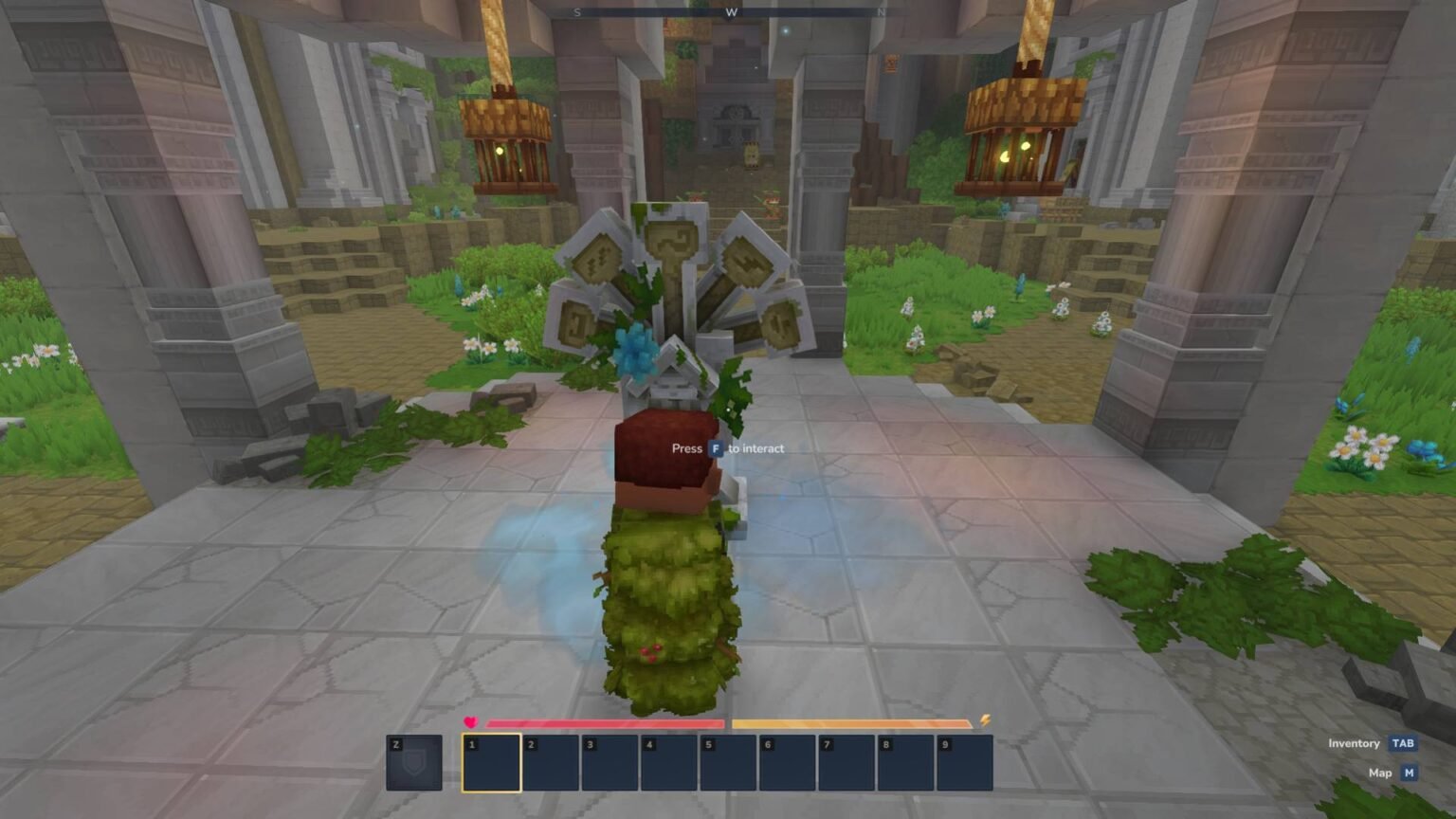Open the Map via its label
1456x819 pixels.
click(1380, 773)
